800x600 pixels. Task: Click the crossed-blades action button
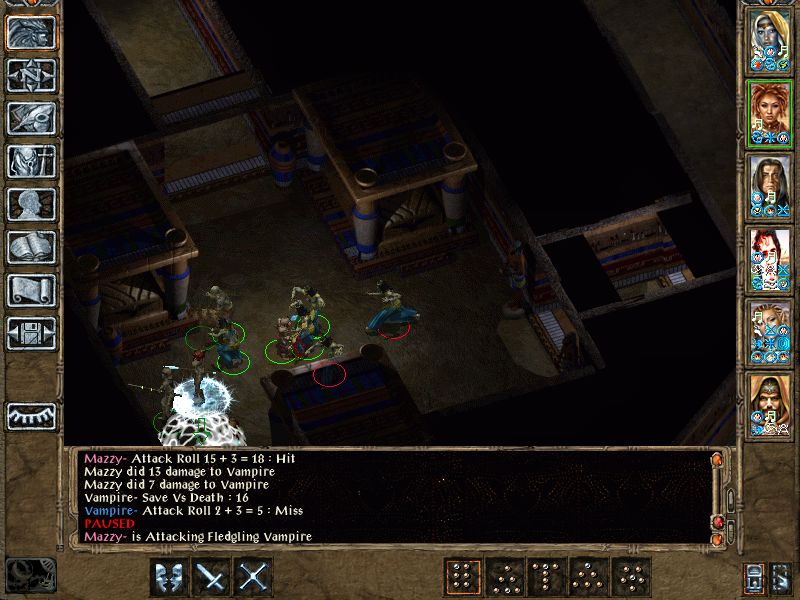coord(255,577)
